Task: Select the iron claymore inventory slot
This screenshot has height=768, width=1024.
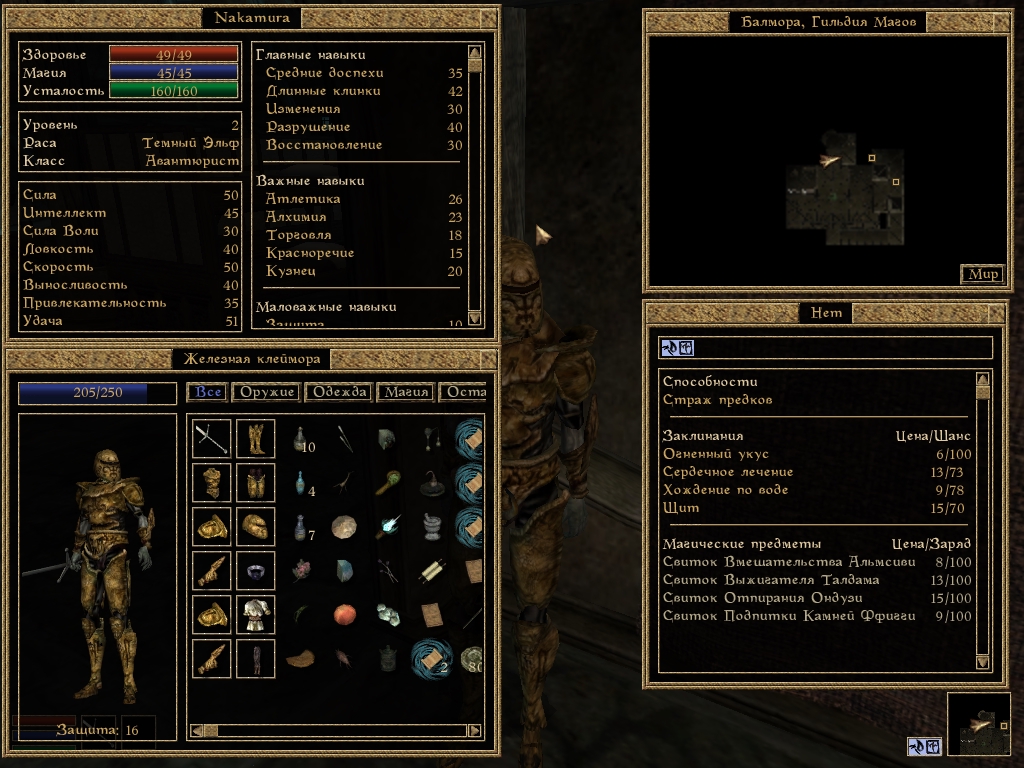Action: coord(212,439)
